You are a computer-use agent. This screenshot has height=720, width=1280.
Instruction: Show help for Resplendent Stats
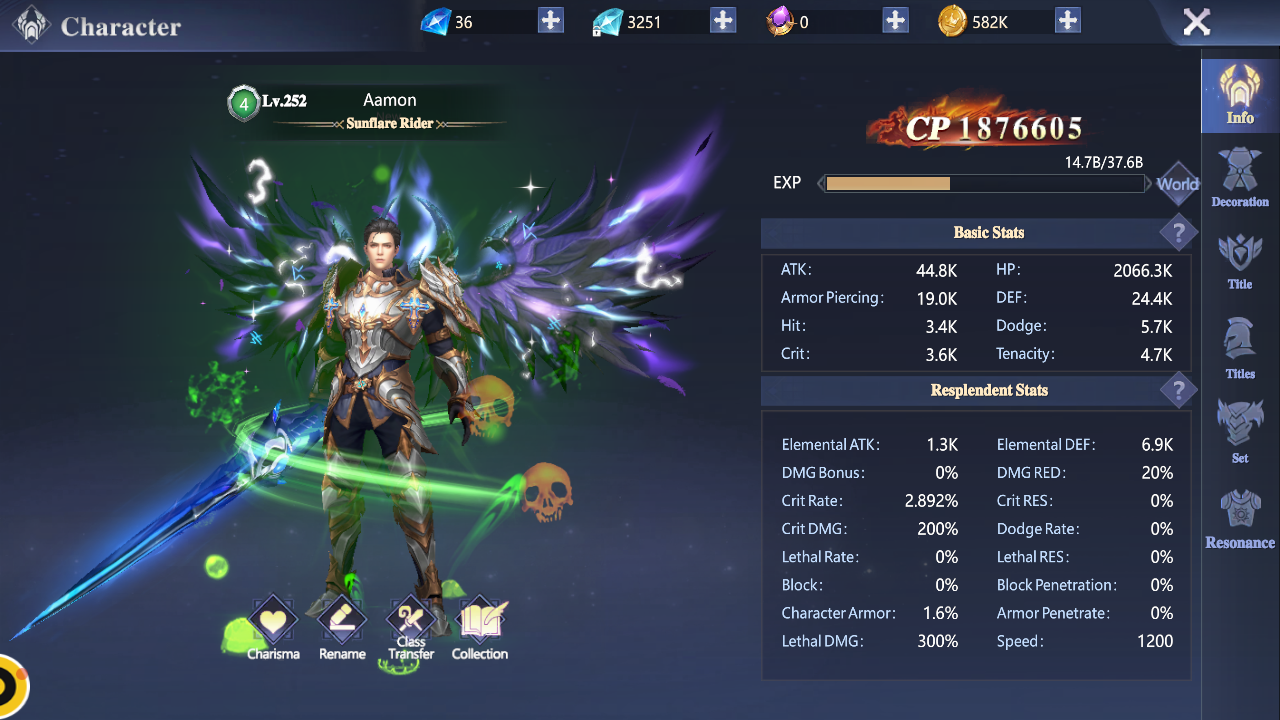coord(1178,391)
